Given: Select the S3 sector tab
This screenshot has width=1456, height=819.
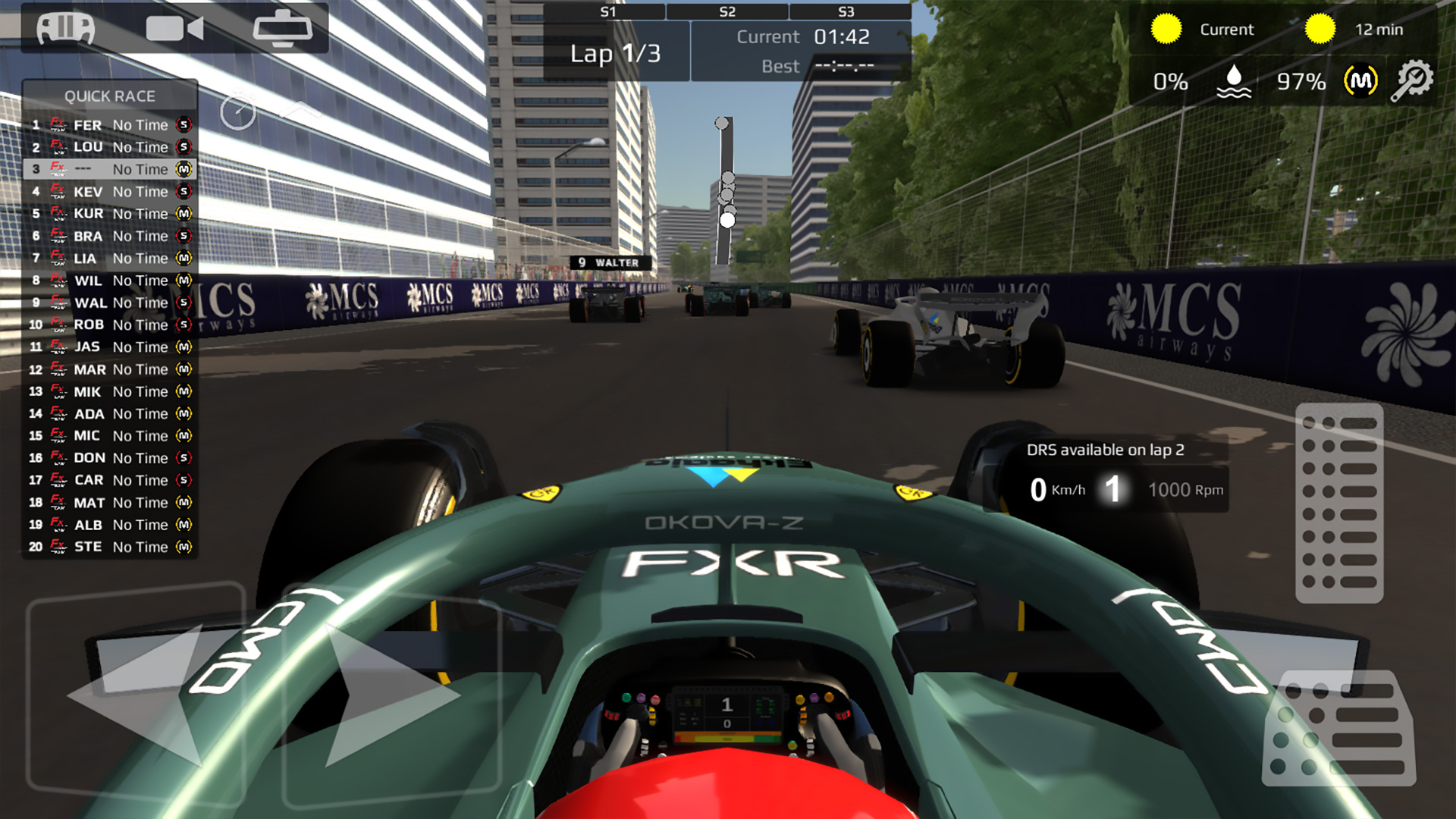Looking at the screenshot, I should tap(847, 11).
